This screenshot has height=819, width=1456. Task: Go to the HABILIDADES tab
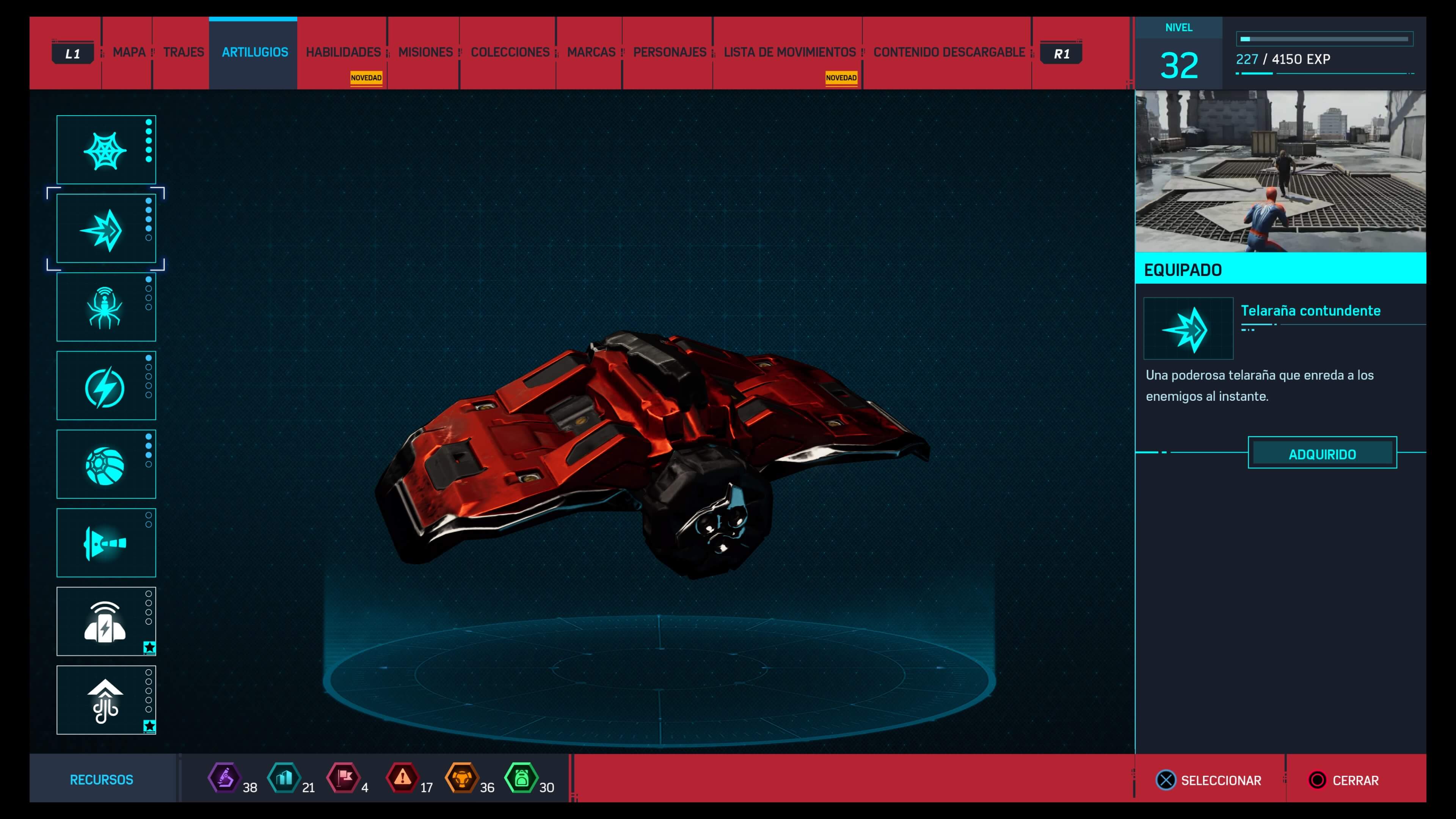point(343,53)
